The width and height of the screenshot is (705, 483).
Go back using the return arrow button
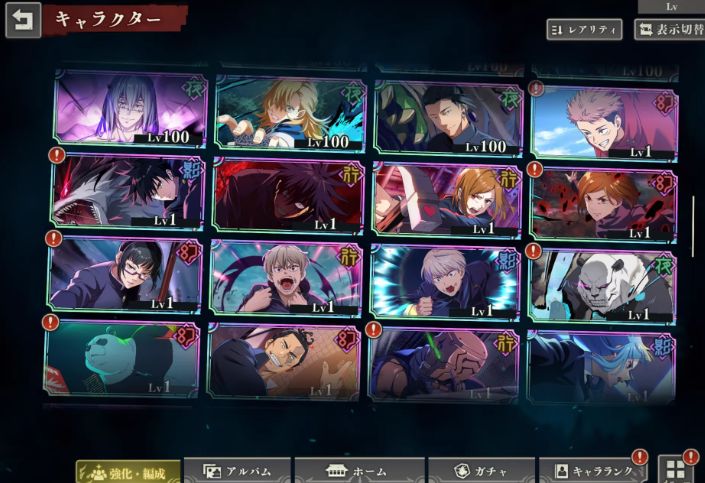point(23,20)
